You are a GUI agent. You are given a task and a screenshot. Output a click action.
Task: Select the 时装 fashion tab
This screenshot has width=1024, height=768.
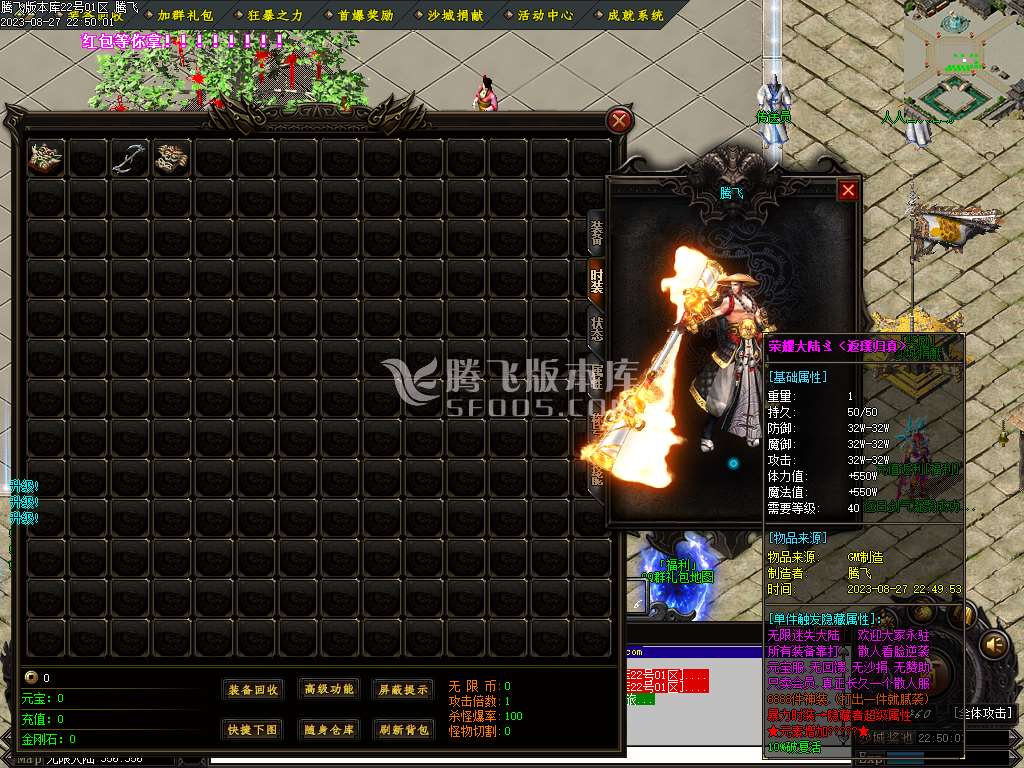coord(596,281)
